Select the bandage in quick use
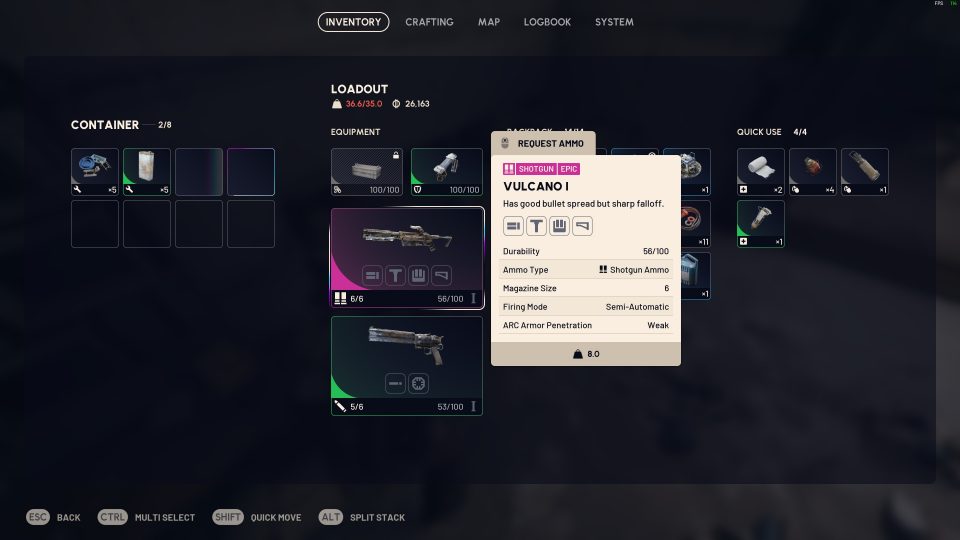960x540 pixels. tap(761, 172)
